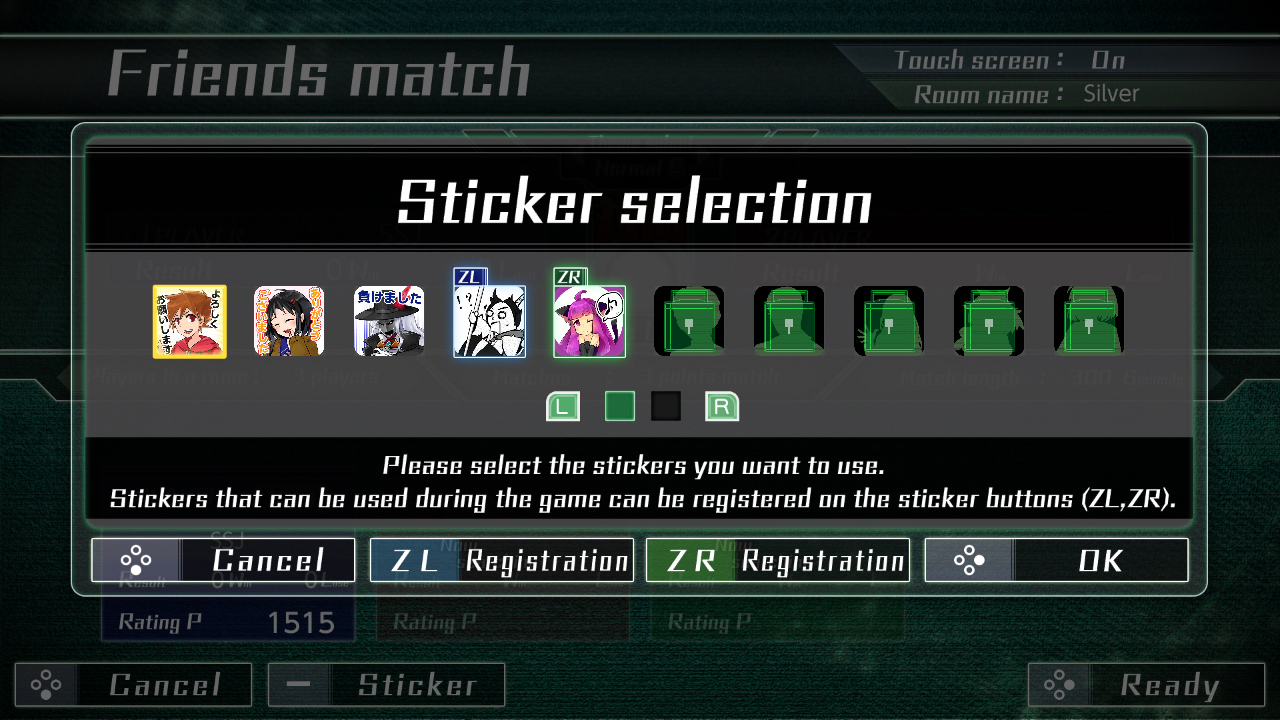The image size is (1280, 720).
Task: Switch to the second sticker page indicator
Action: 666,406
